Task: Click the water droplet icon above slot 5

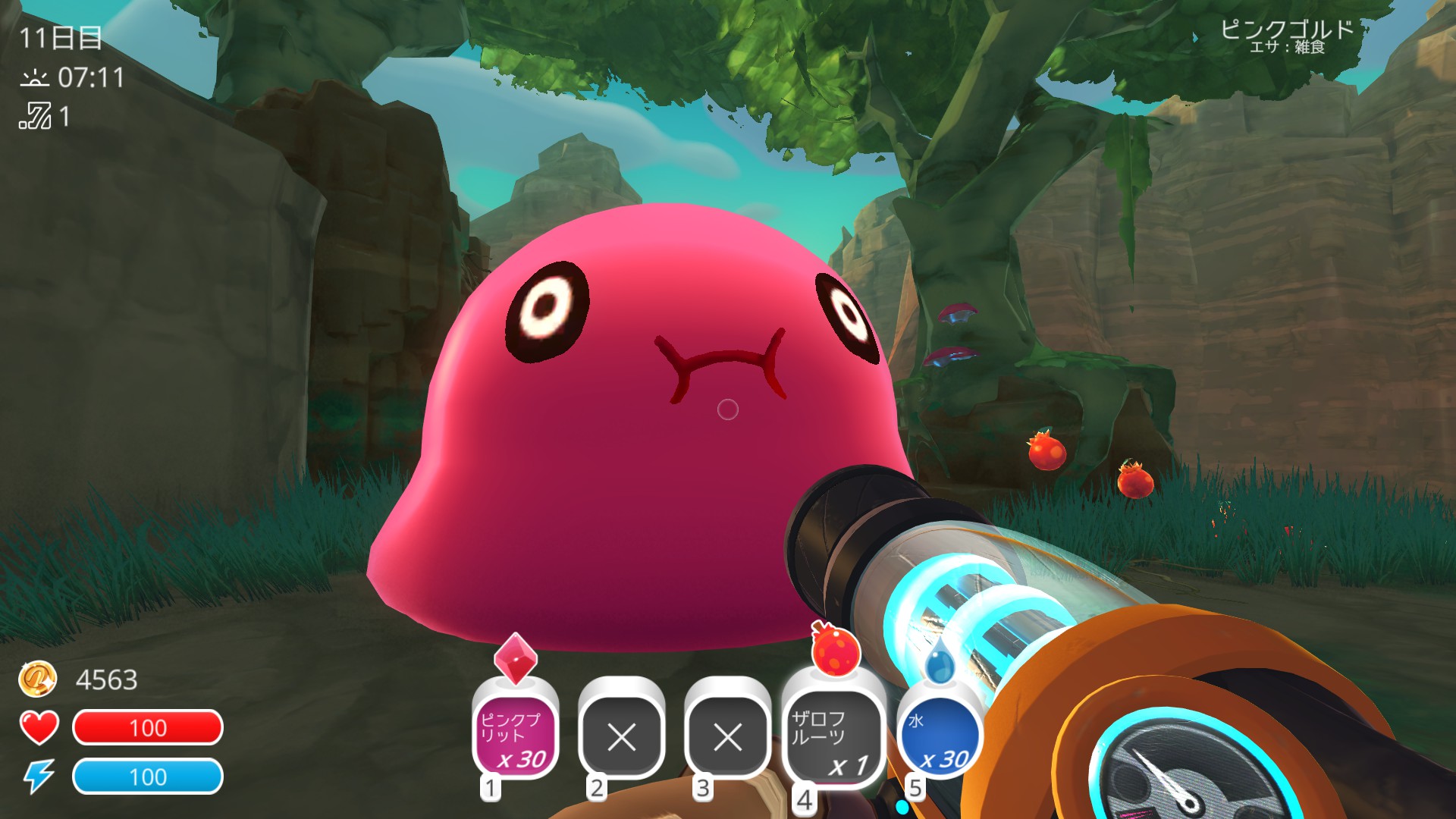Action: [x=942, y=664]
